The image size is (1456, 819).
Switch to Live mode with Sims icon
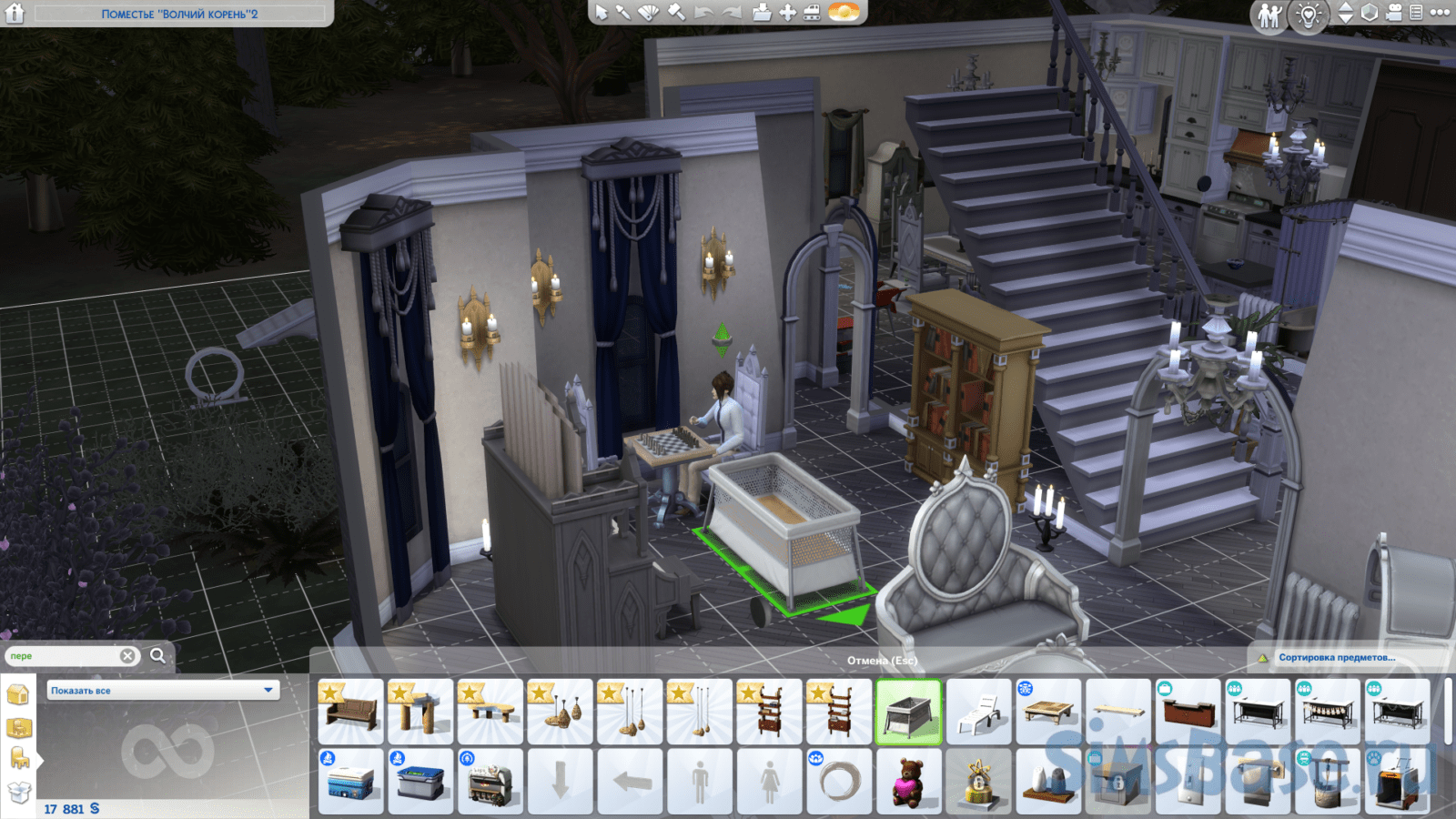click(x=1269, y=15)
